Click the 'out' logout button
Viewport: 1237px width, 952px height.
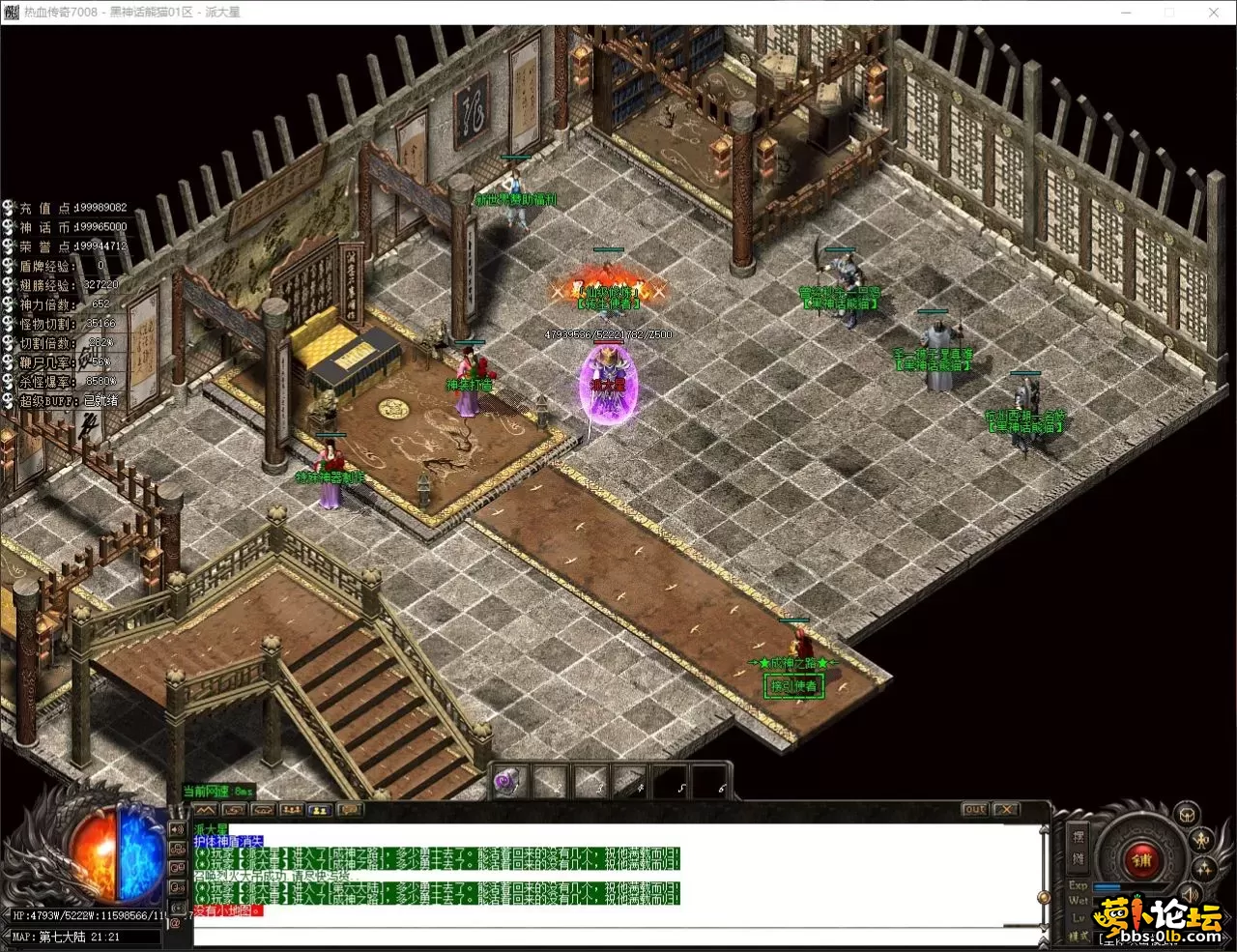click(x=974, y=809)
